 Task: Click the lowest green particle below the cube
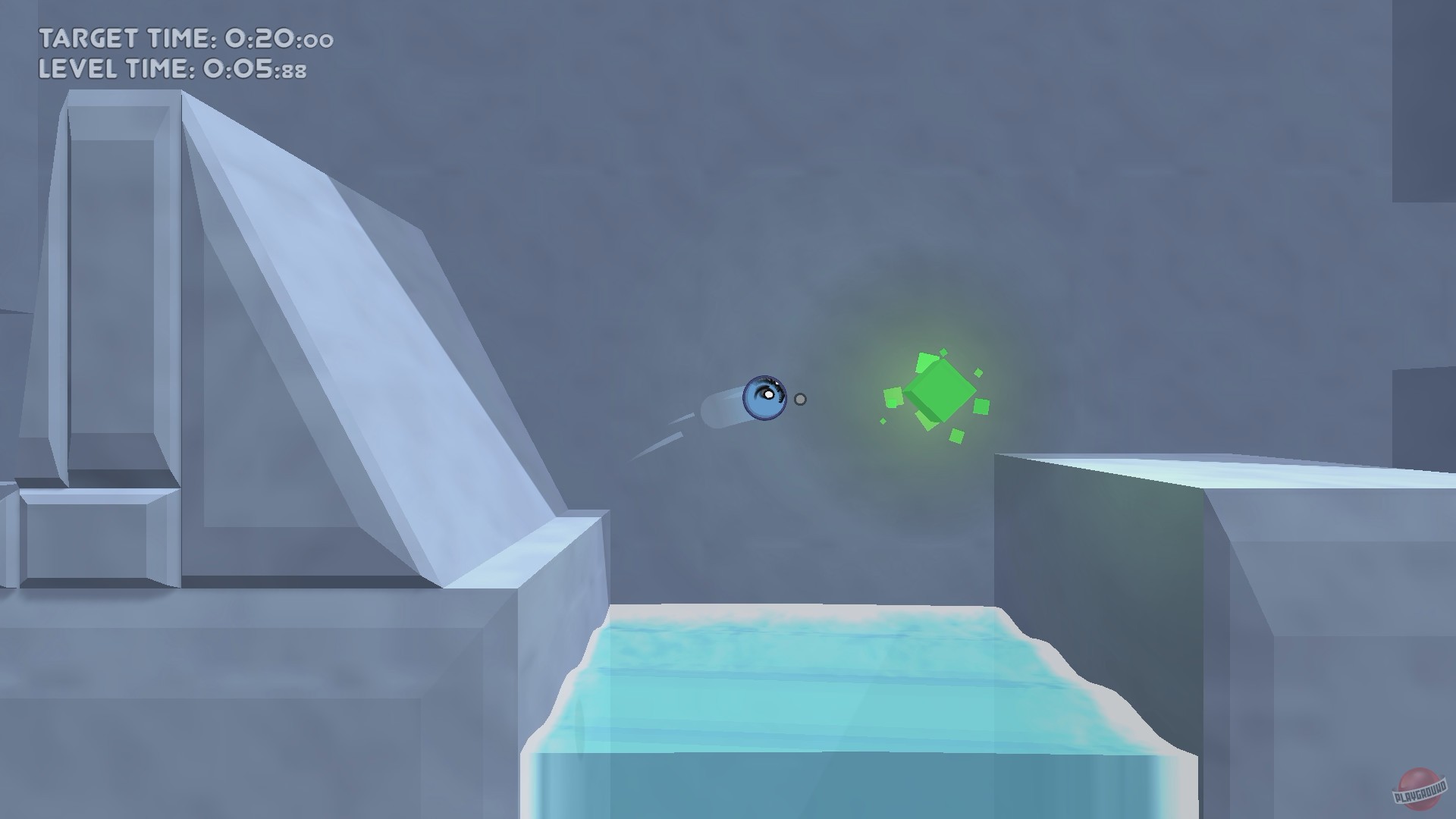pyautogui.click(x=957, y=436)
